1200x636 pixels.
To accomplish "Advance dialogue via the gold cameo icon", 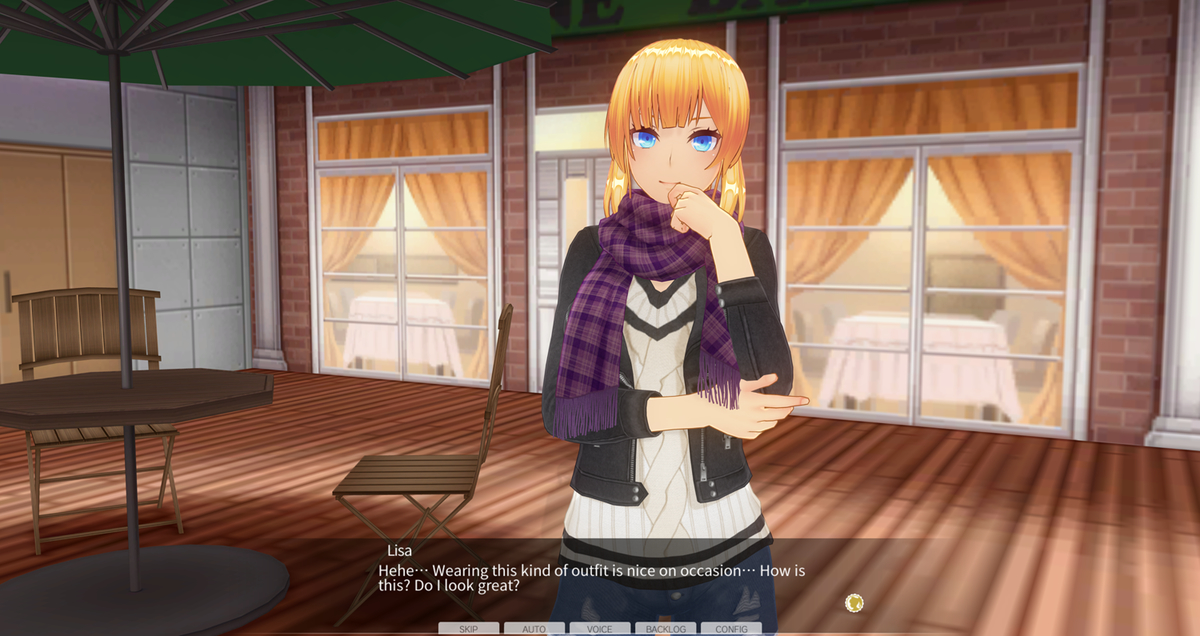I will 854,602.
